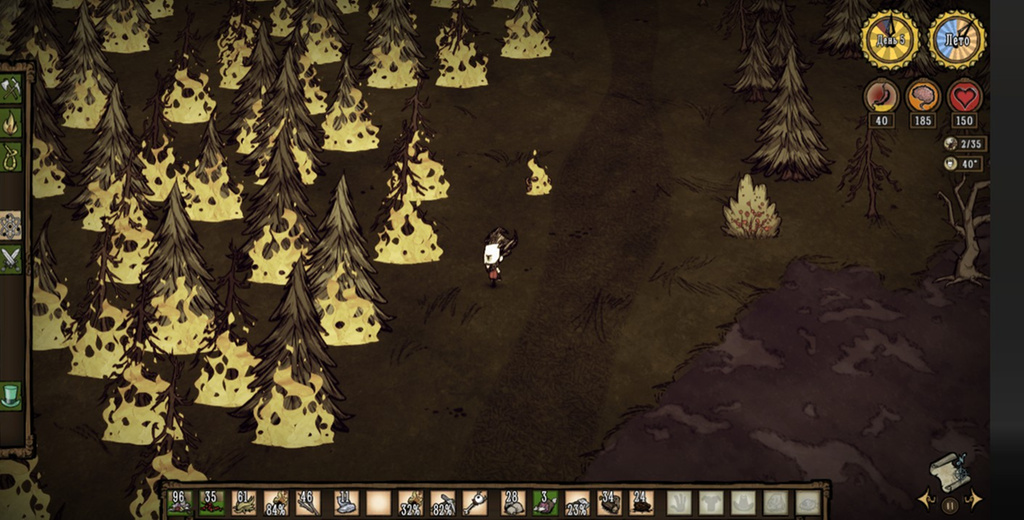This screenshot has height=520, width=1024.
Task: Click the empty hand equipment slot
Action: 679,502
